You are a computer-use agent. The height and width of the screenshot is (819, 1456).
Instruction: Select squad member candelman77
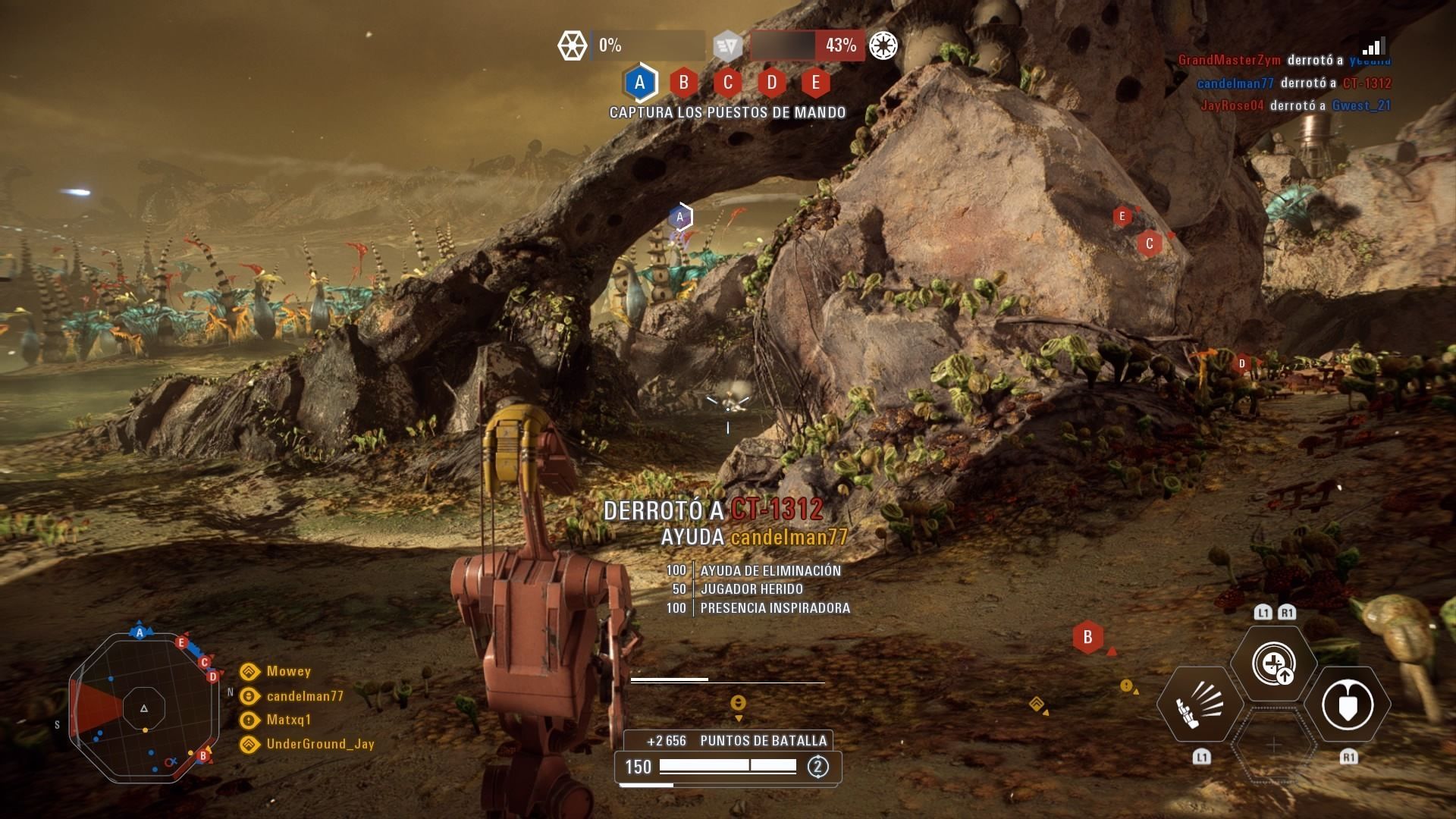coord(304,695)
